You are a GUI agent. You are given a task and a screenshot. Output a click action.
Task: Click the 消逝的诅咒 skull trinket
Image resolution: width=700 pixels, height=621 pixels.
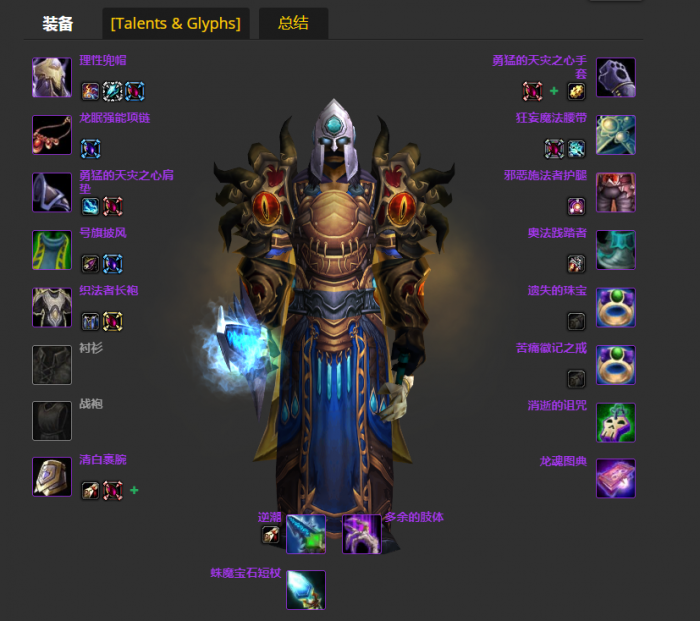[616, 422]
